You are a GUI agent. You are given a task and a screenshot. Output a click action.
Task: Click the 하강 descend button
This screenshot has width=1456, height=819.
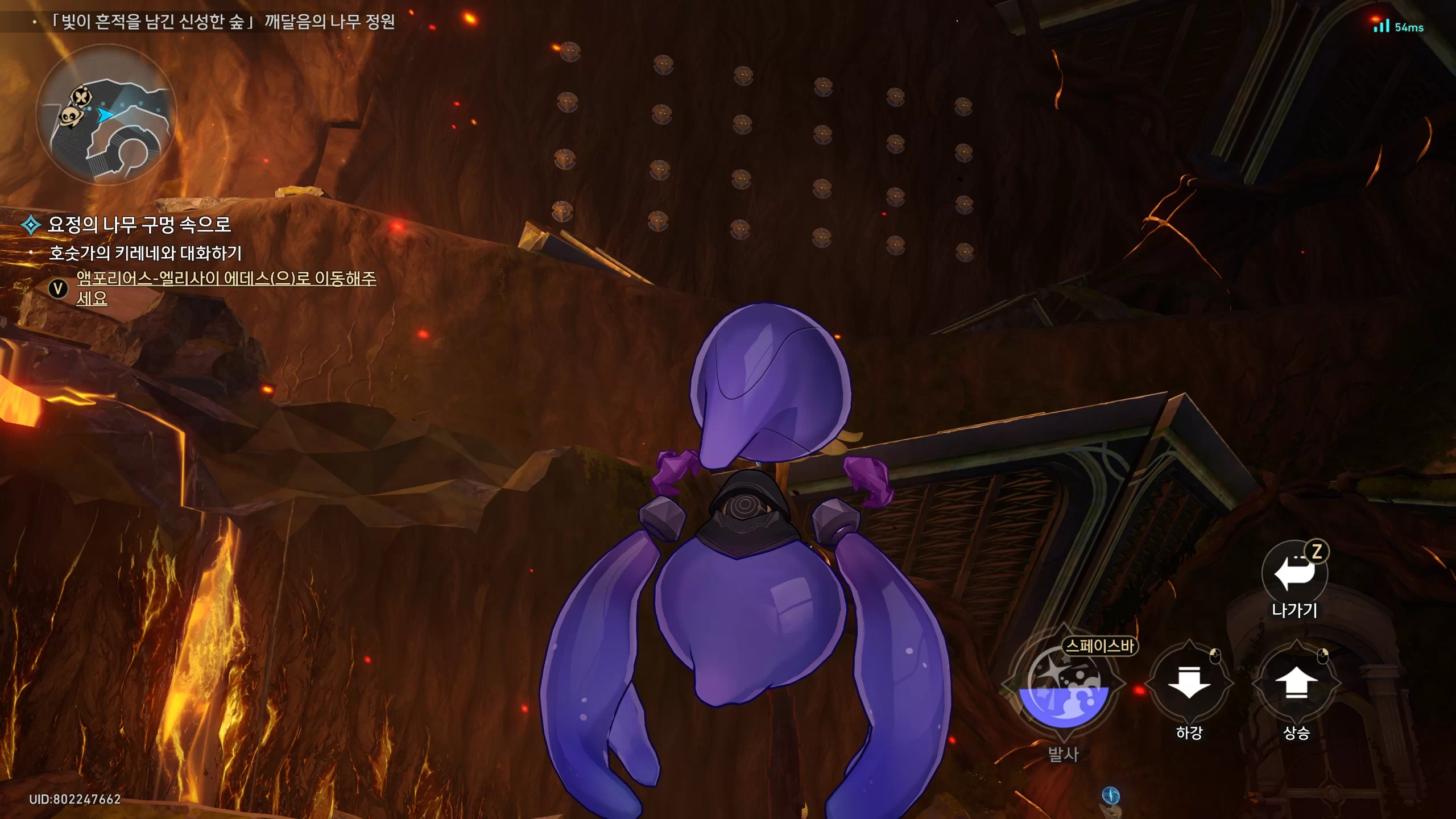(1189, 682)
